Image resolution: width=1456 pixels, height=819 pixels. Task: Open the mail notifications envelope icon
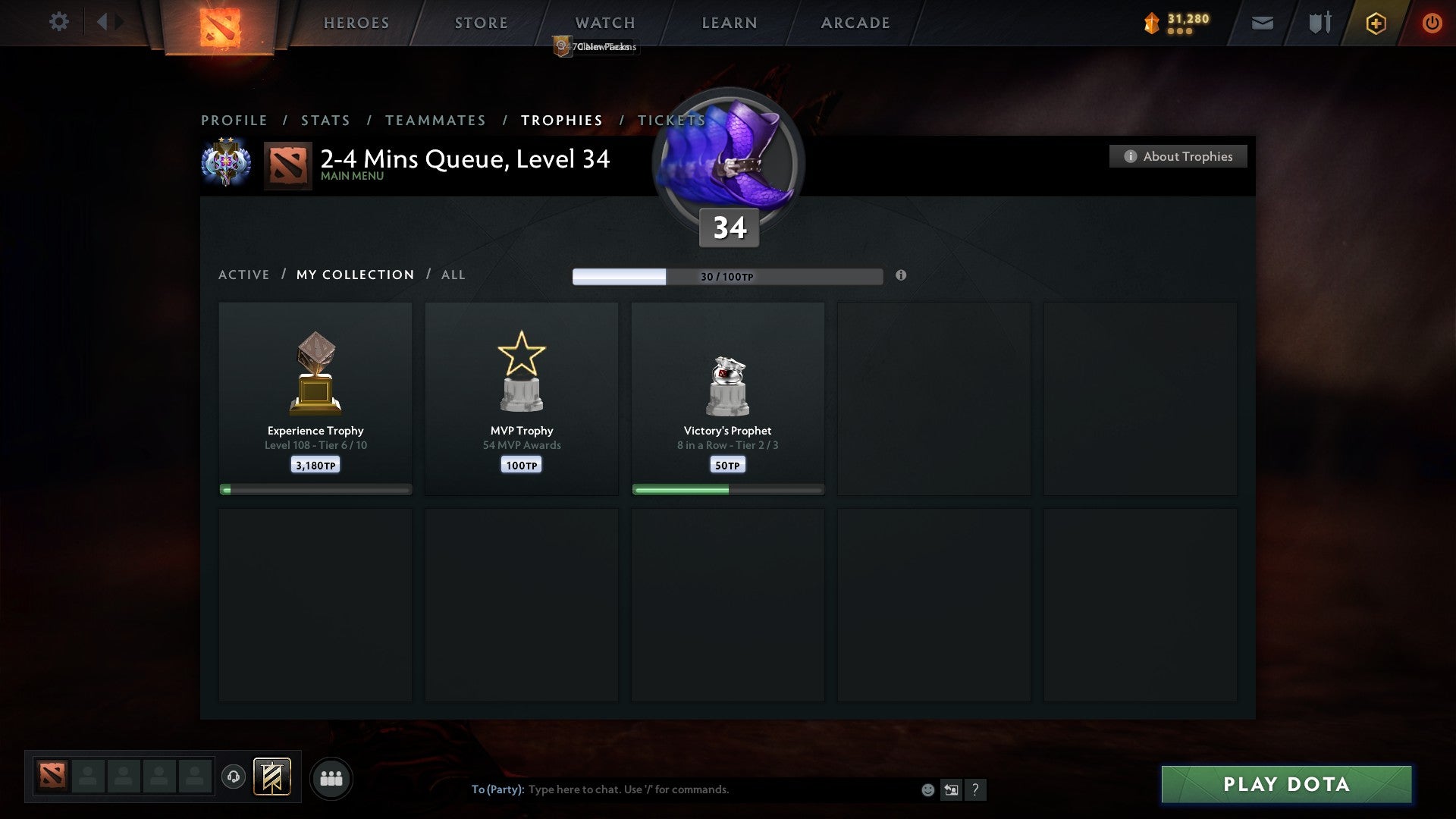pos(1261,23)
